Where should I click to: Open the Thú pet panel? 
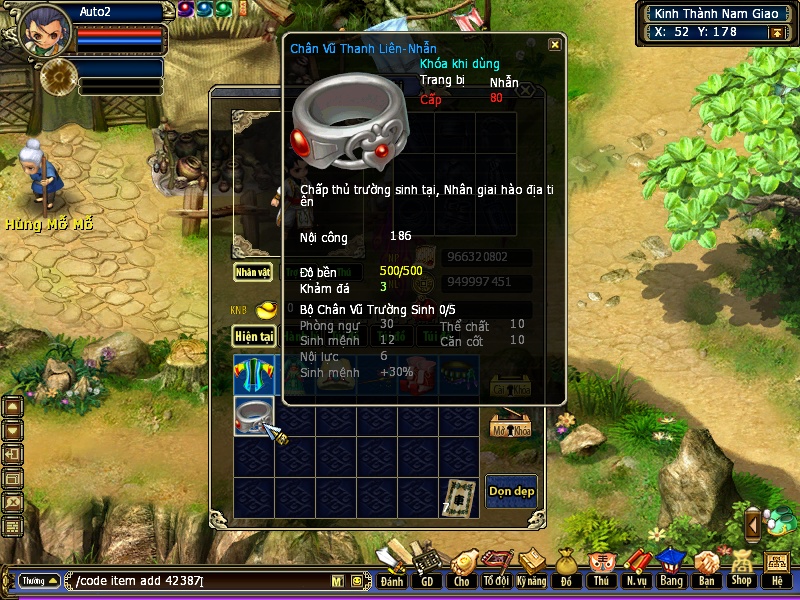pos(600,567)
